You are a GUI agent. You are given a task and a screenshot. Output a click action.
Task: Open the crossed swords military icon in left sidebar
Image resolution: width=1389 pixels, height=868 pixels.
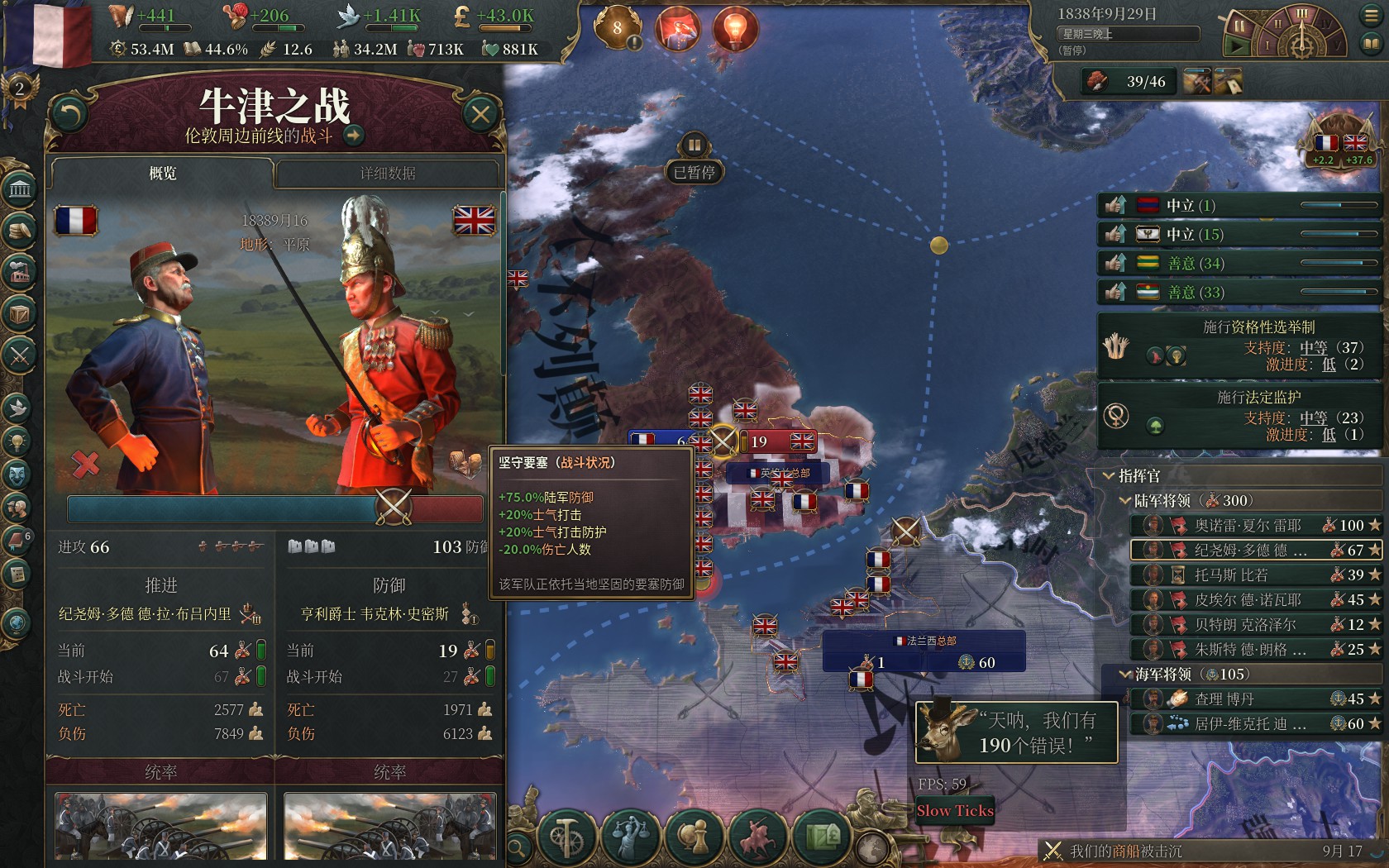[20, 355]
